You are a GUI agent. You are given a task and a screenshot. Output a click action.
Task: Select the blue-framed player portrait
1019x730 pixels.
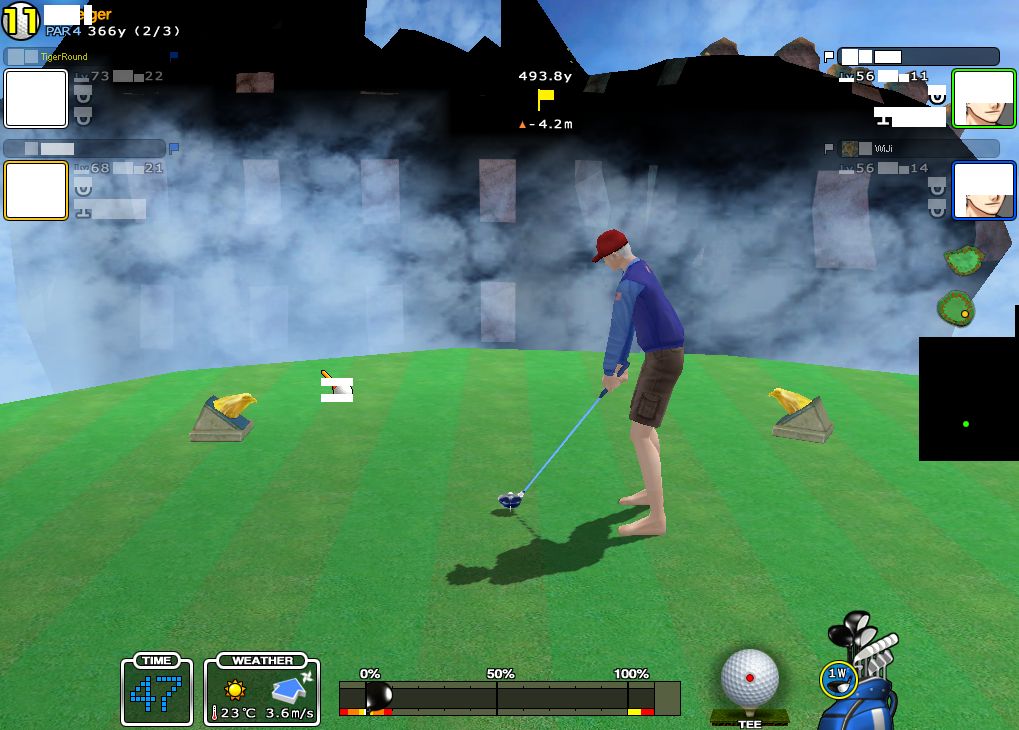point(983,190)
